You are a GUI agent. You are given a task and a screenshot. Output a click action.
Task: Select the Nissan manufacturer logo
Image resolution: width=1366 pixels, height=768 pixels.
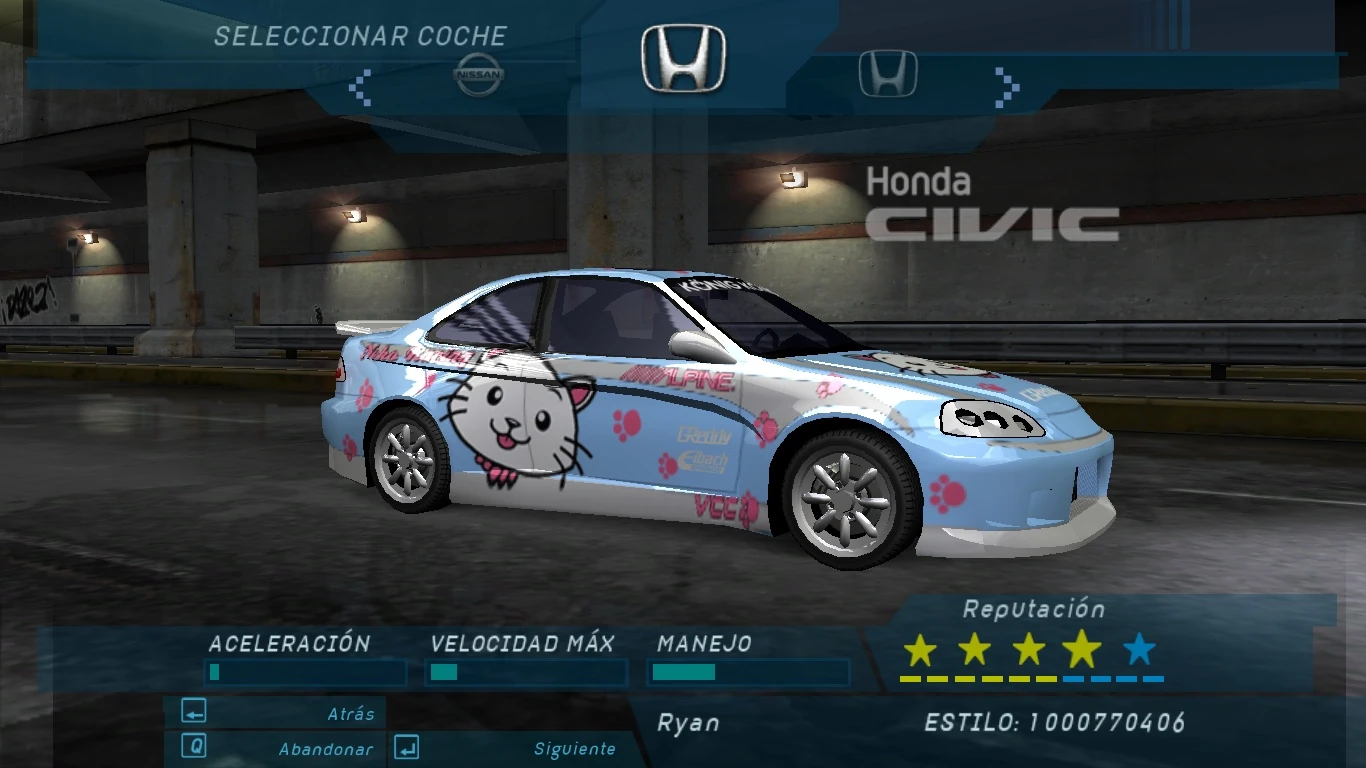click(x=480, y=75)
